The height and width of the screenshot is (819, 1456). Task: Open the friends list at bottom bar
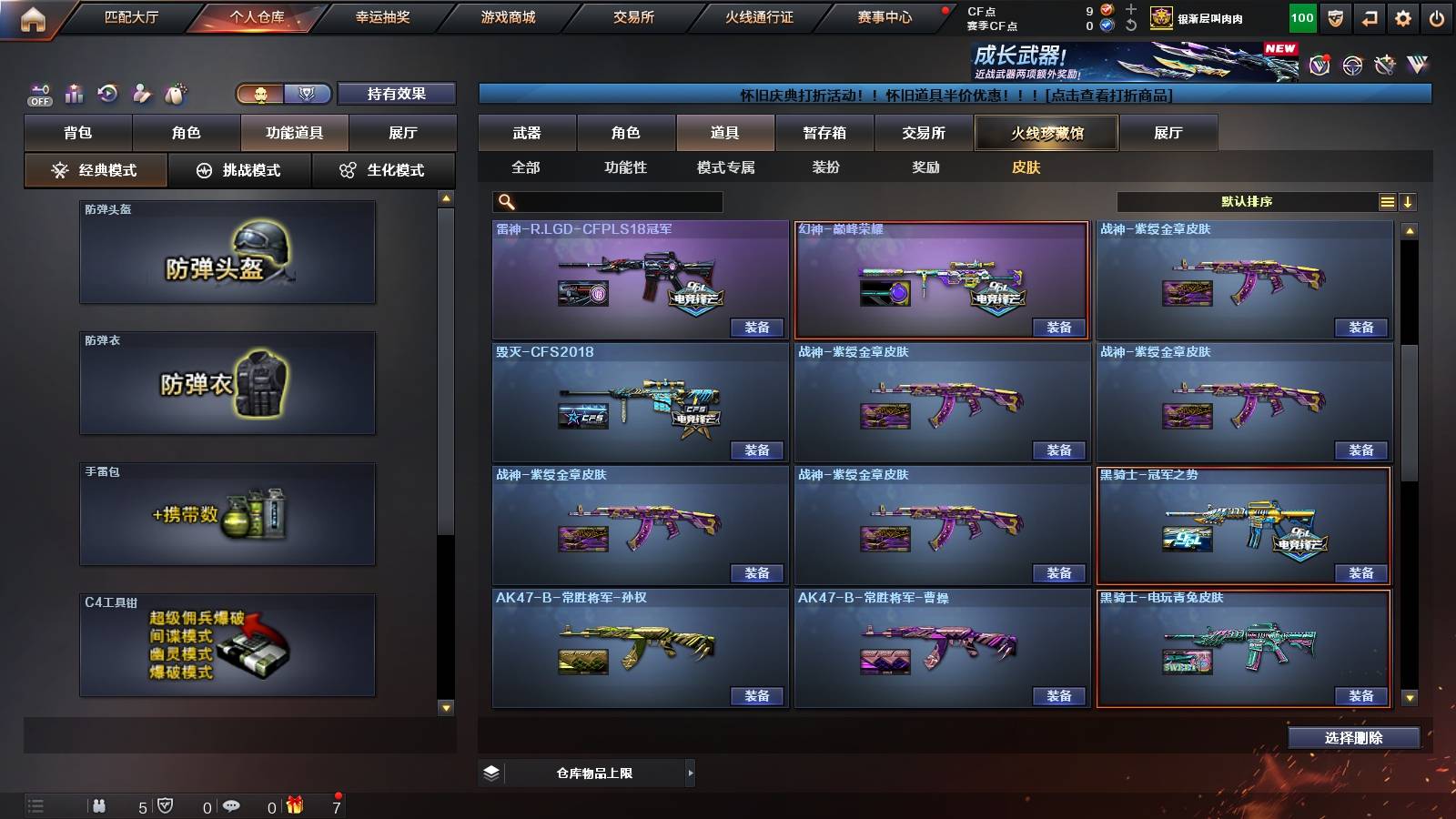[100, 804]
